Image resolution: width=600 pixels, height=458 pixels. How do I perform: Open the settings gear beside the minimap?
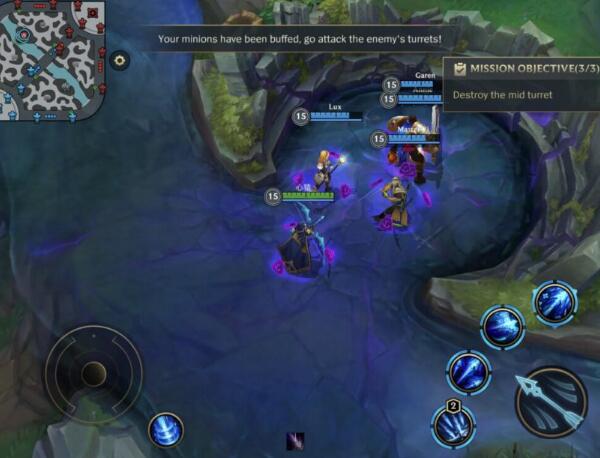click(x=120, y=60)
